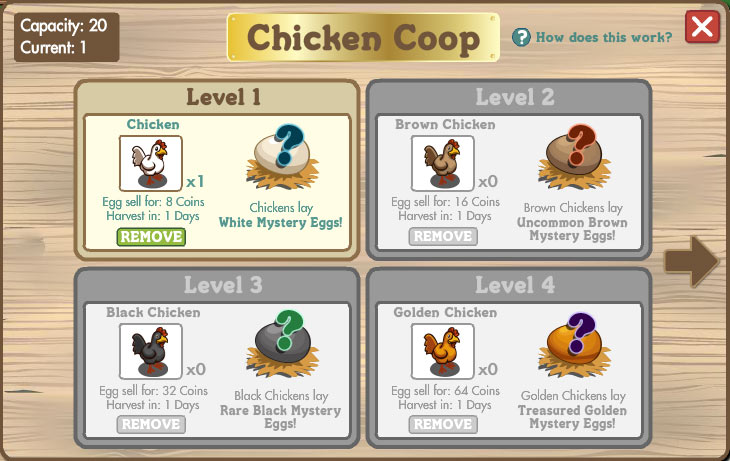Open the 'How does this work?' help link
730x461 pixels.
coord(592,38)
